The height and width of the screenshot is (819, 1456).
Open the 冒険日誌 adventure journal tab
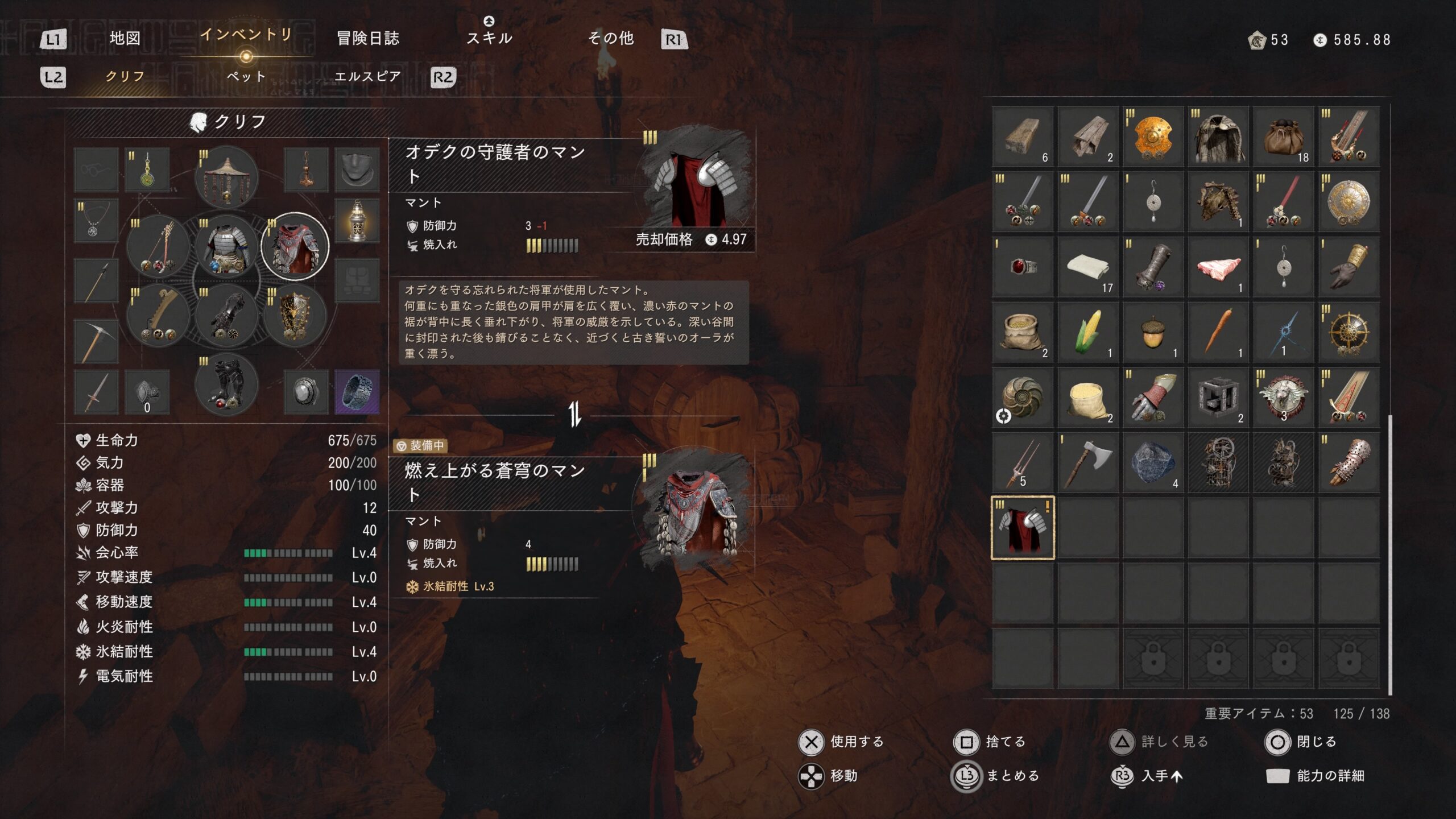click(368, 39)
